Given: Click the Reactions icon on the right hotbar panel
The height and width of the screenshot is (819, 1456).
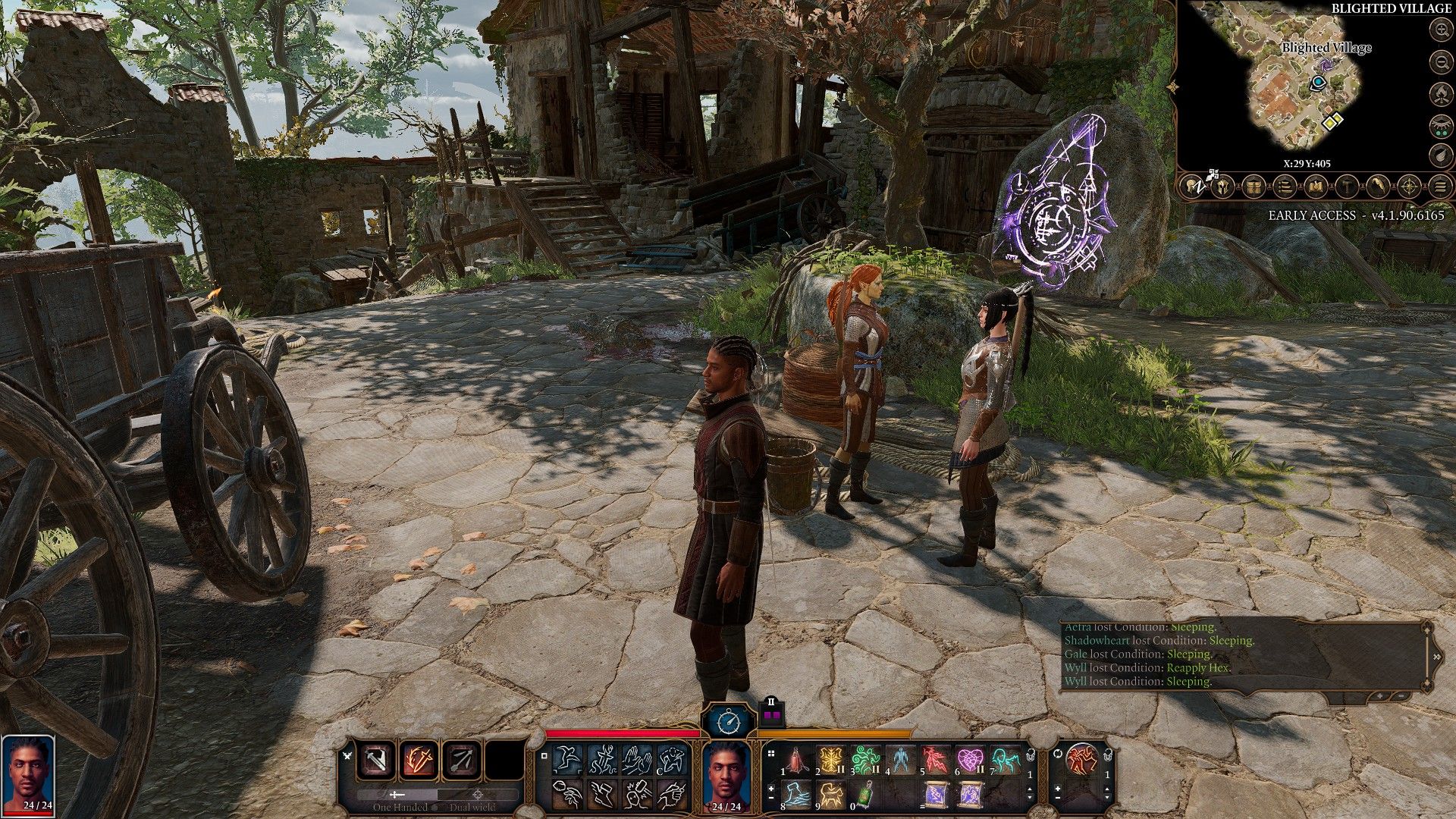Looking at the screenshot, I should pos(1082,761).
